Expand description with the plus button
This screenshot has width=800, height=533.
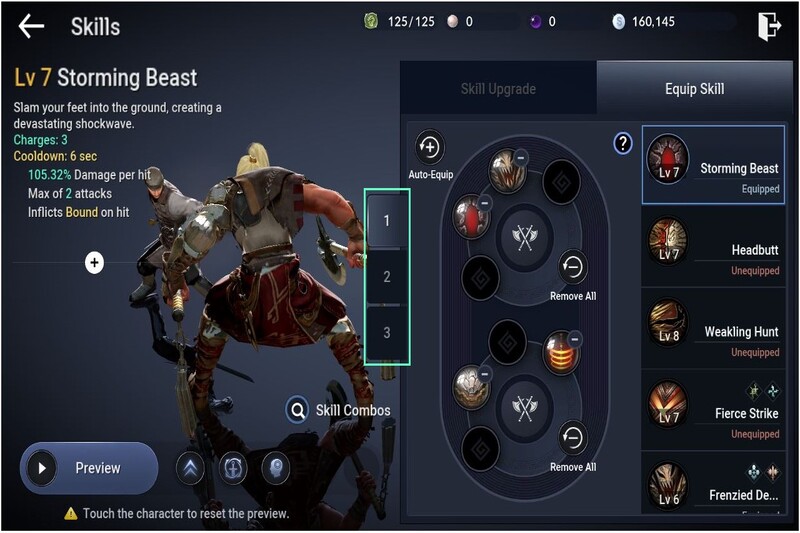click(94, 263)
